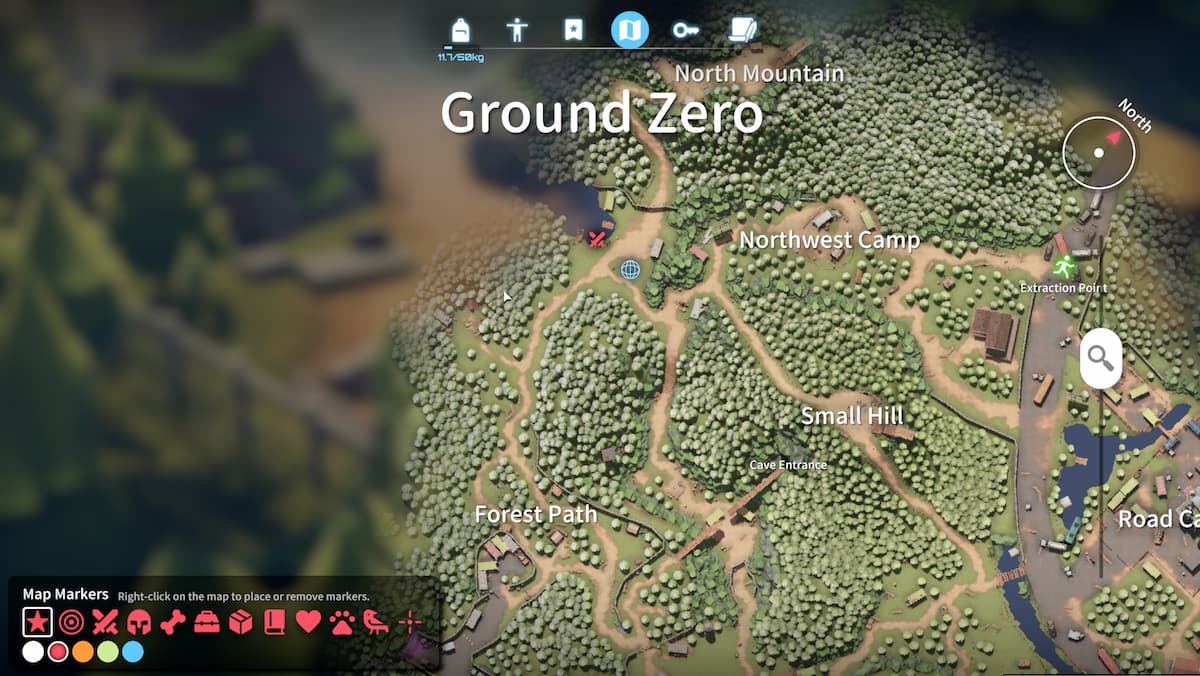Viewport: 1200px width, 676px height.
Task: Click the magnifier zoom handle
Action: (x=1100, y=357)
